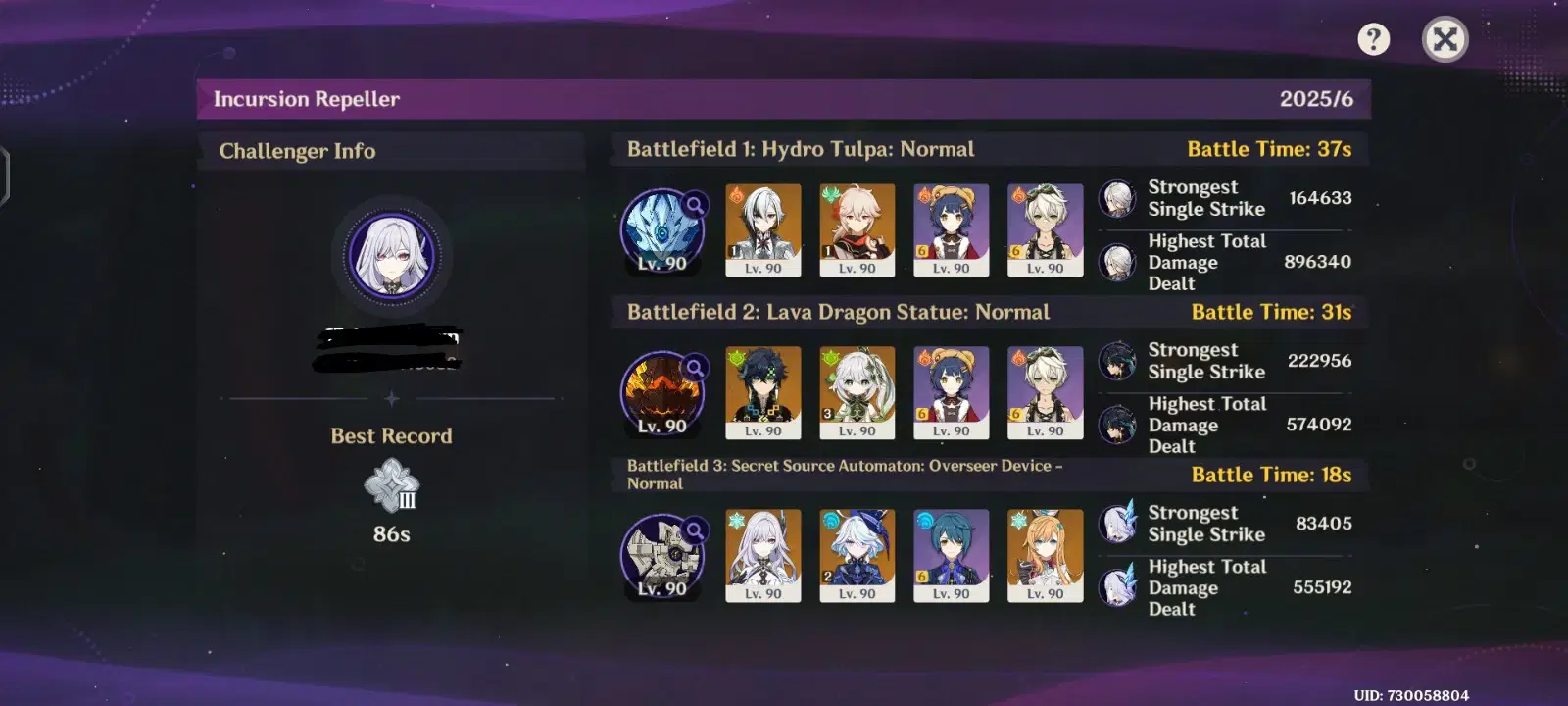Switch to the Challenger Info panel
The height and width of the screenshot is (706, 1568).
[x=299, y=151]
